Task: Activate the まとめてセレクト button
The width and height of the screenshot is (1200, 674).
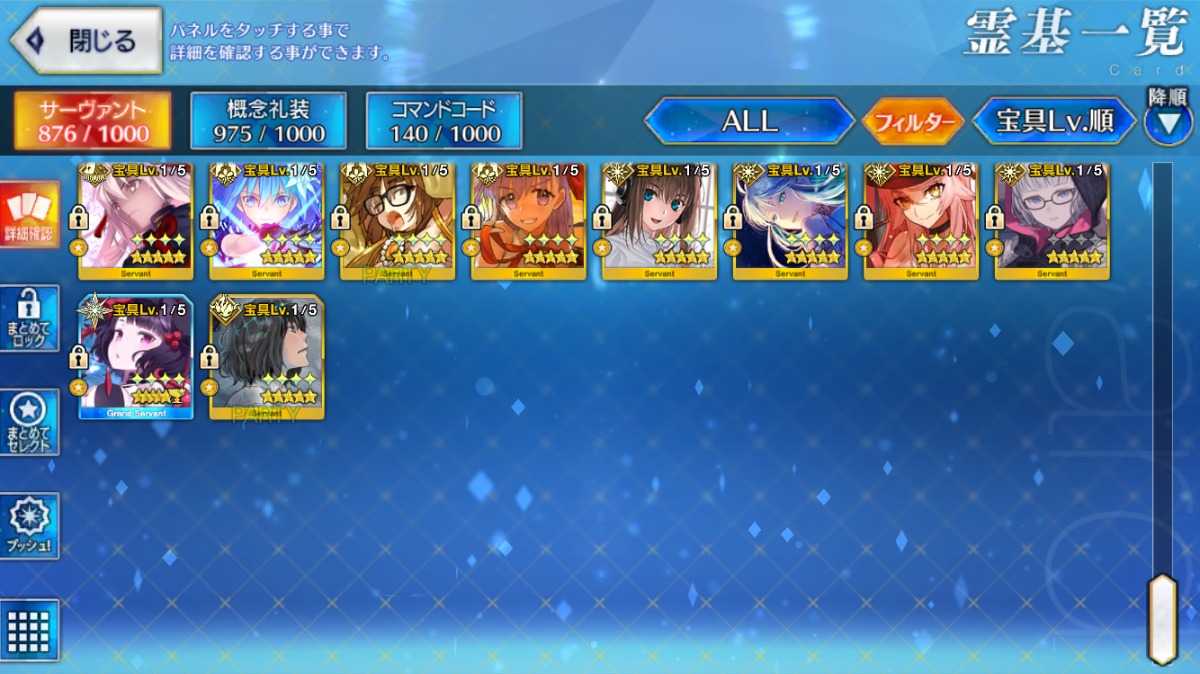Action: tap(30, 422)
